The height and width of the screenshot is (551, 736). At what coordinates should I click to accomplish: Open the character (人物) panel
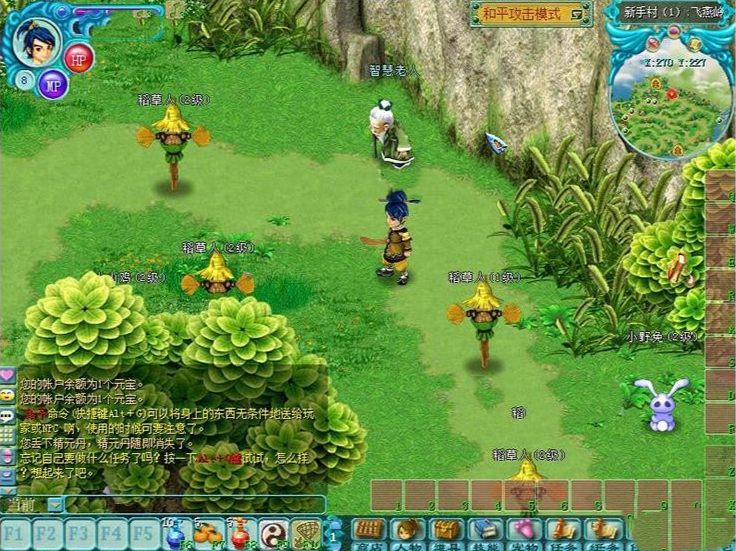click(x=407, y=531)
